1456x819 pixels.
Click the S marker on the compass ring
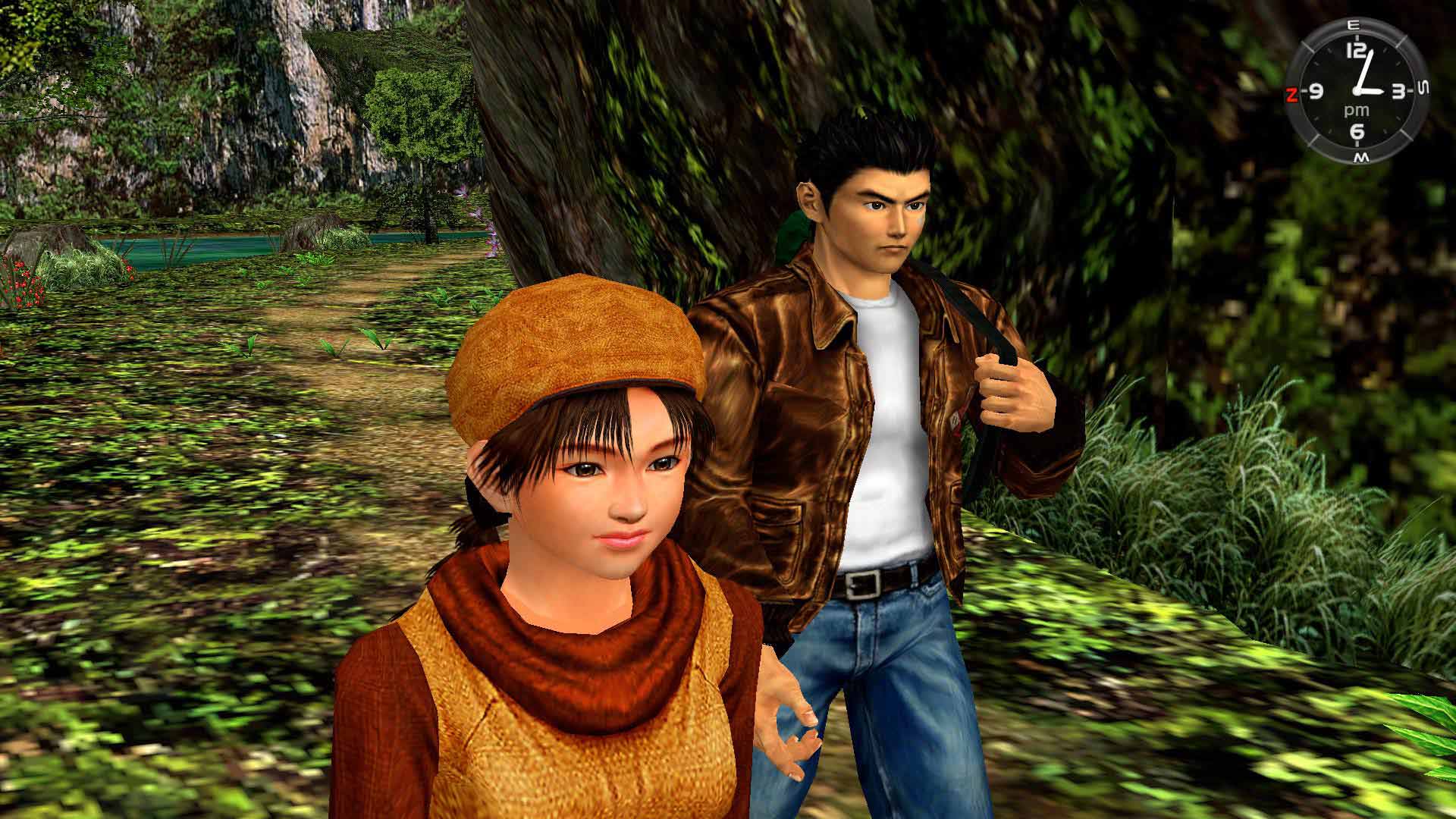1423,88
